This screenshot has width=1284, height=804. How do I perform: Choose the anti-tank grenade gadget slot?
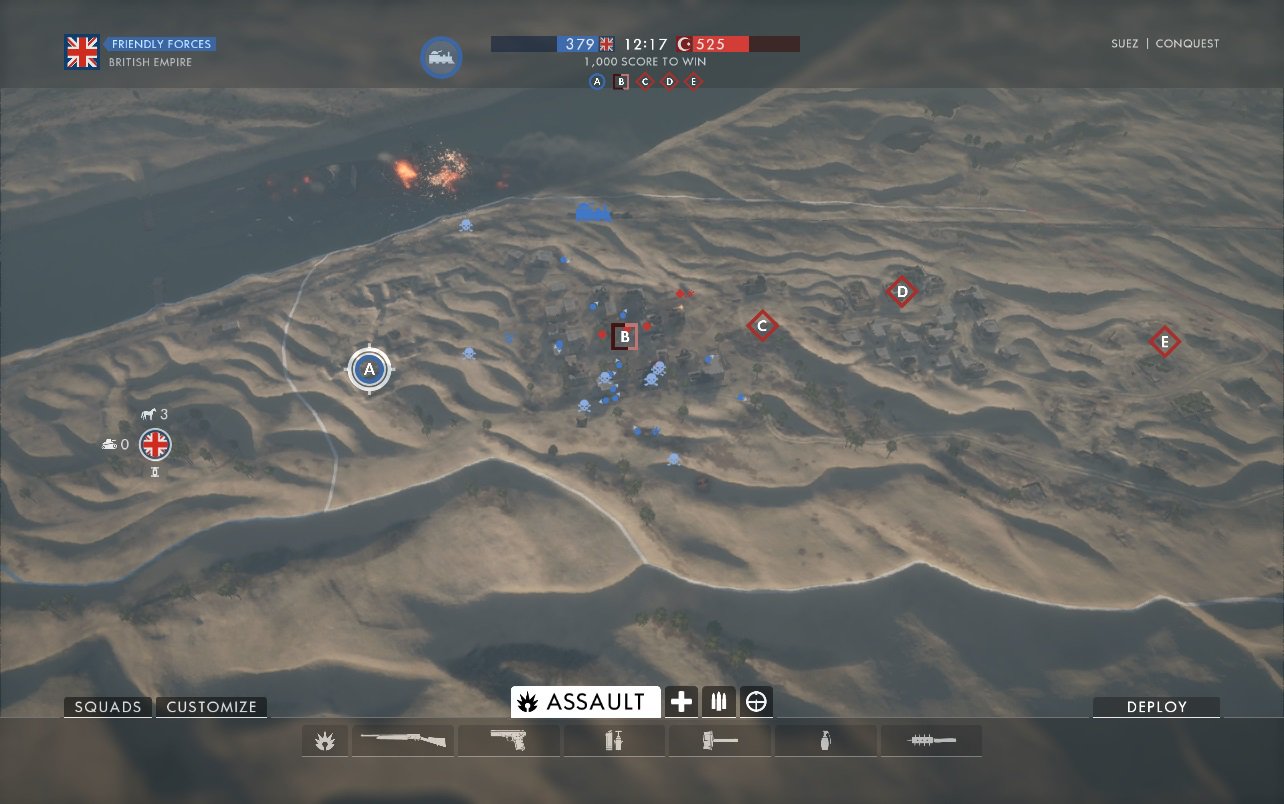coord(720,741)
